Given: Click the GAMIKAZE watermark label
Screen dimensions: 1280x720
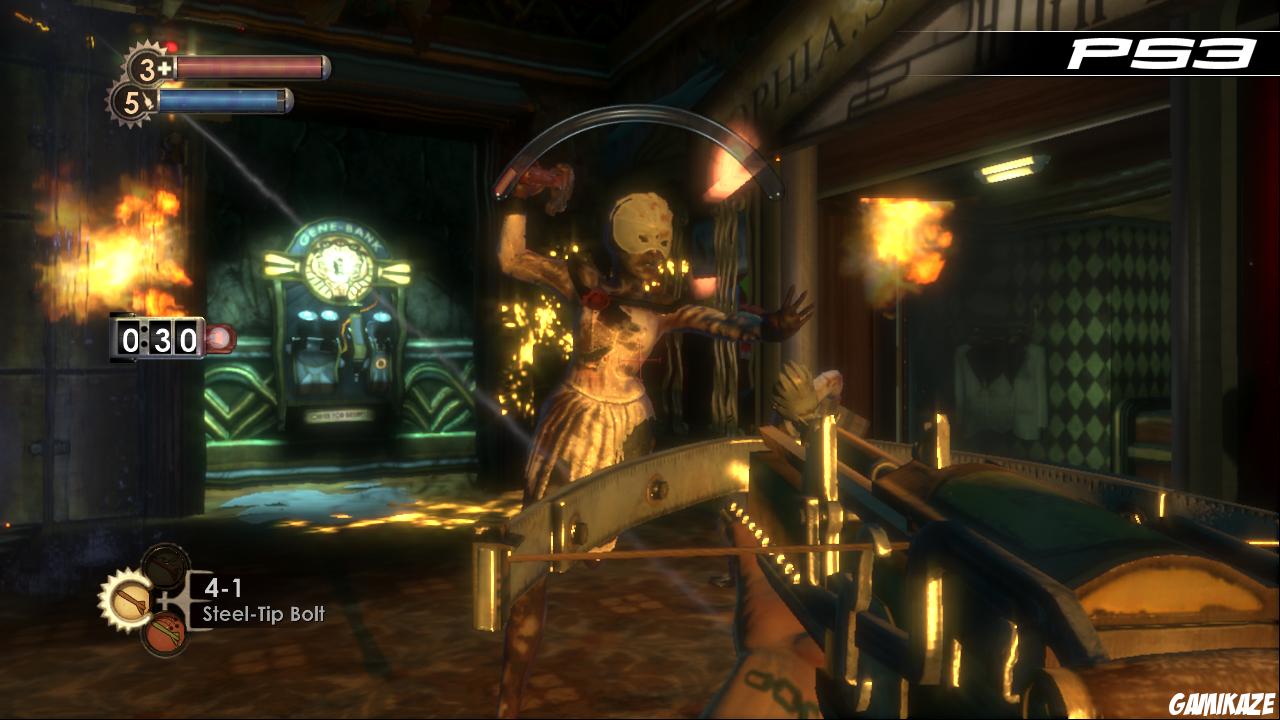Looking at the screenshot, I should [x=1224, y=703].
